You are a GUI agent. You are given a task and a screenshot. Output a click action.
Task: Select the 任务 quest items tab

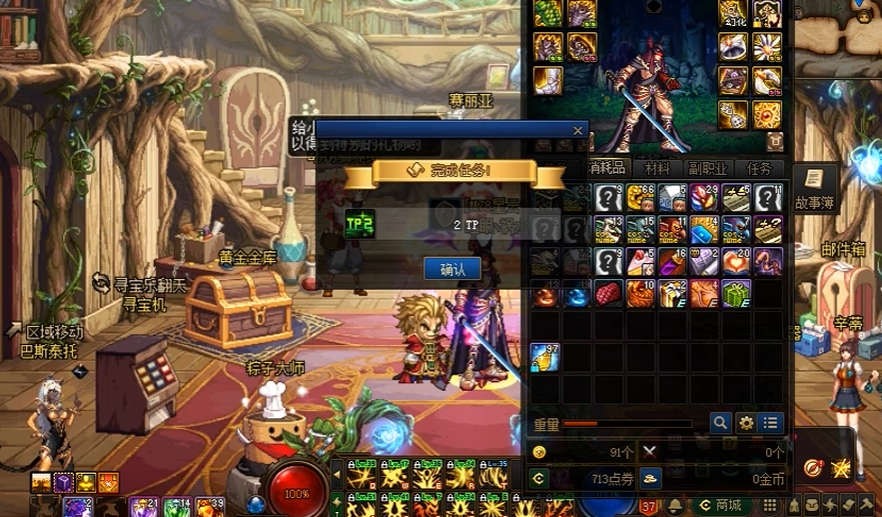760,168
